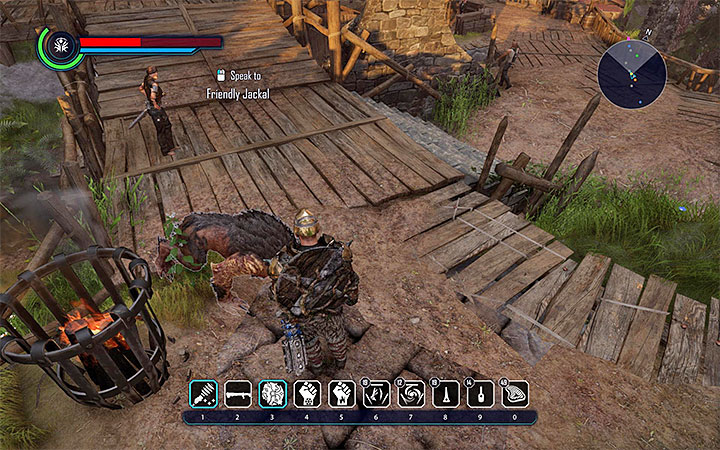Equip the long rifle in slot 2

[x=238, y=393]
